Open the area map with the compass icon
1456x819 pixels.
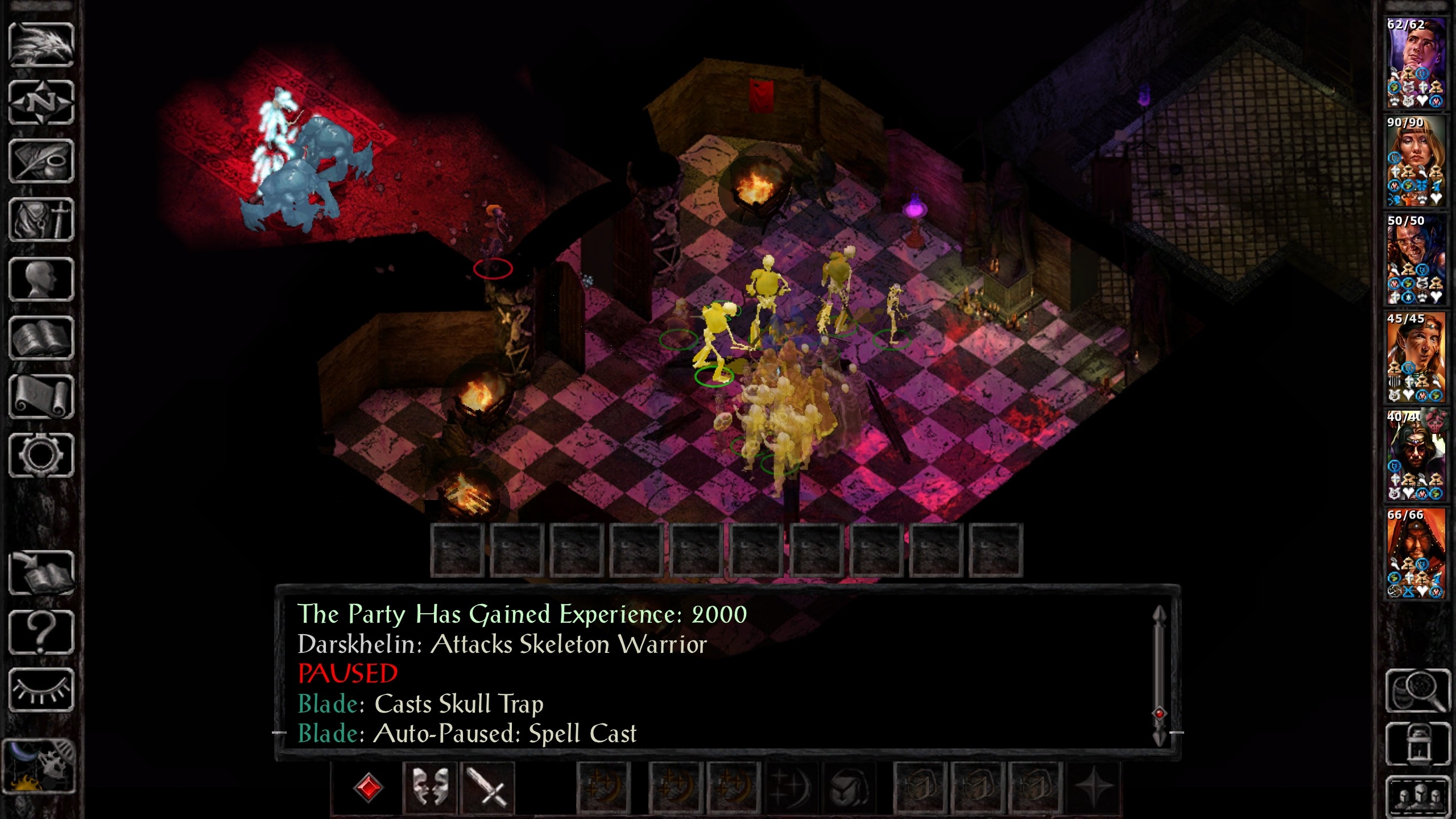[41, 103]
